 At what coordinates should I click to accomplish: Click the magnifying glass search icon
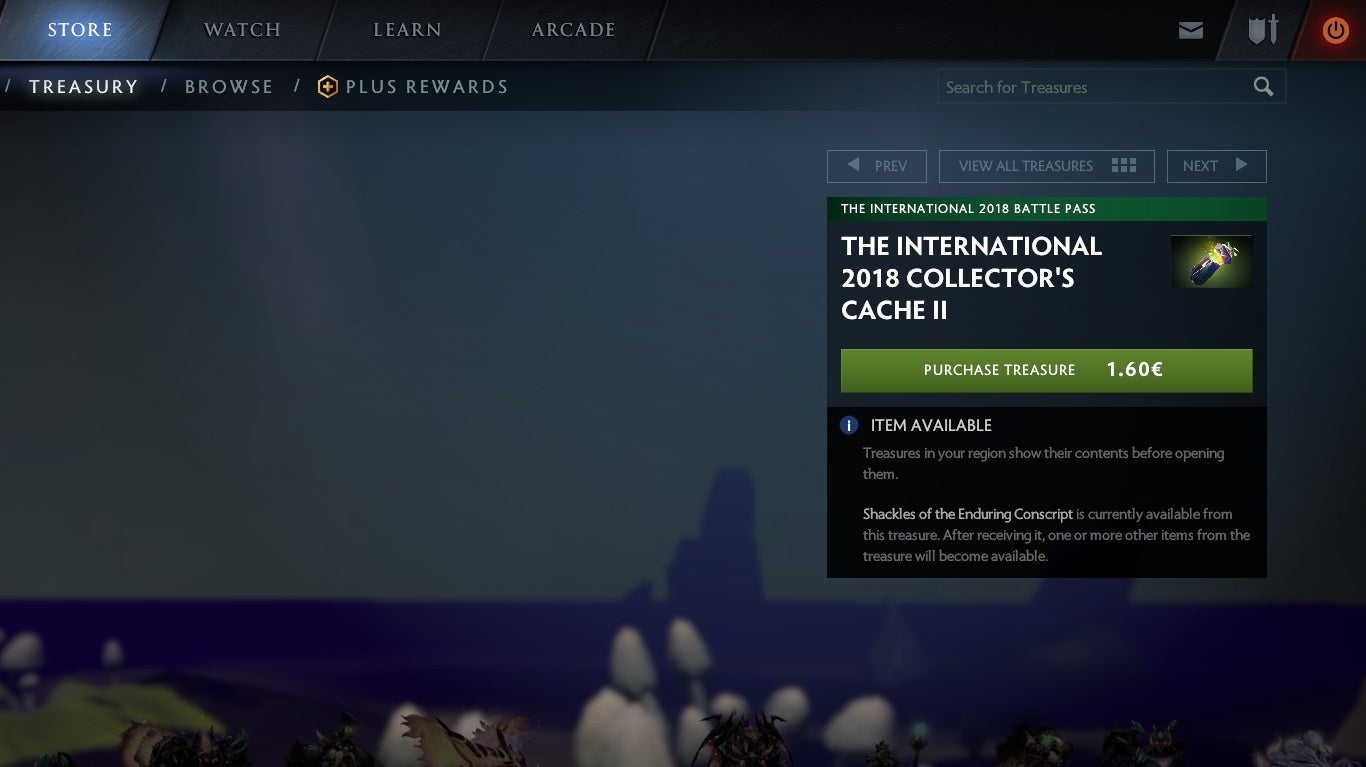pyautogui.click(x=1262, y=86)
